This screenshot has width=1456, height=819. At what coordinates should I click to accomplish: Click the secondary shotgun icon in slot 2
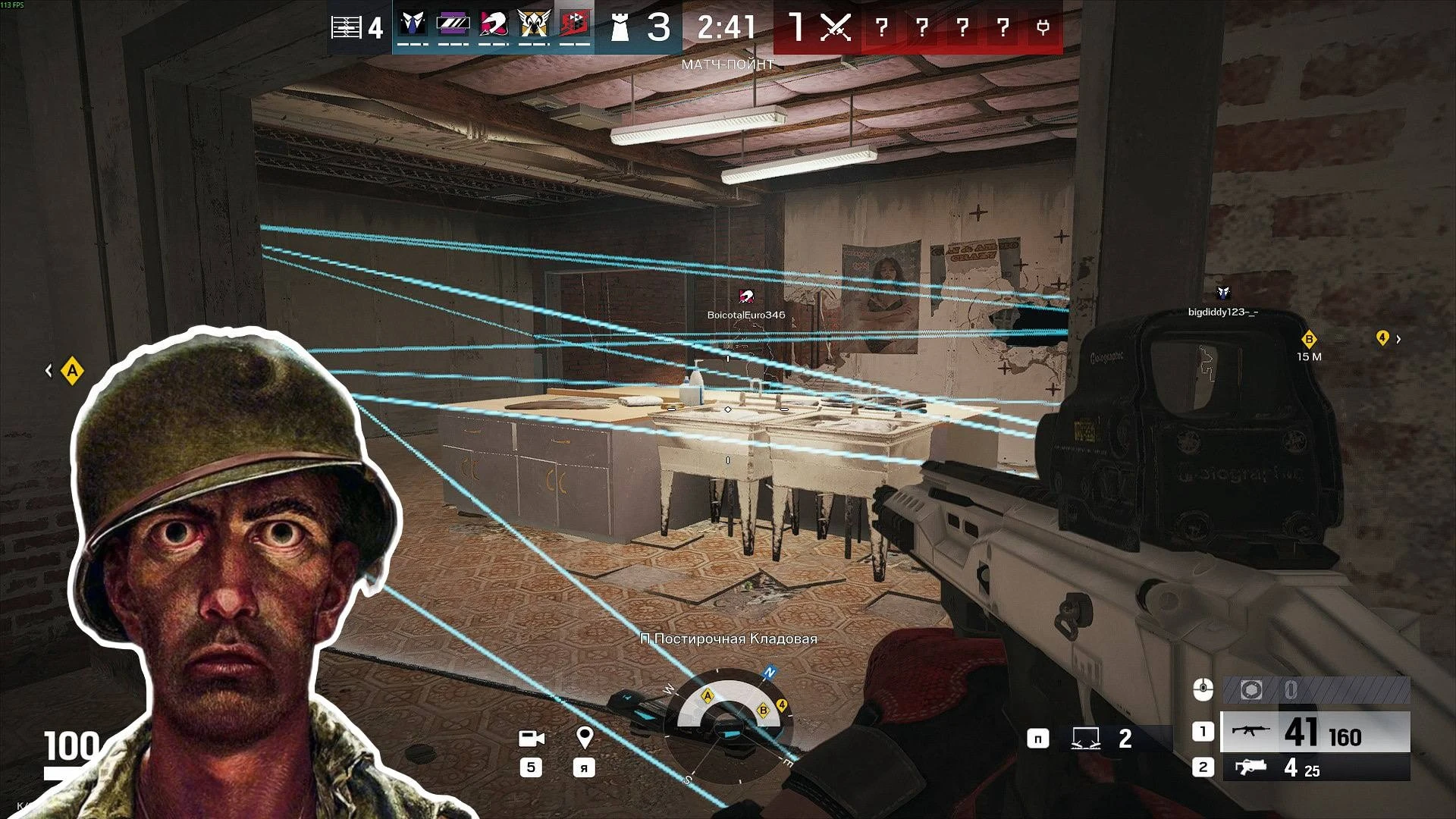click(1251, 766)
